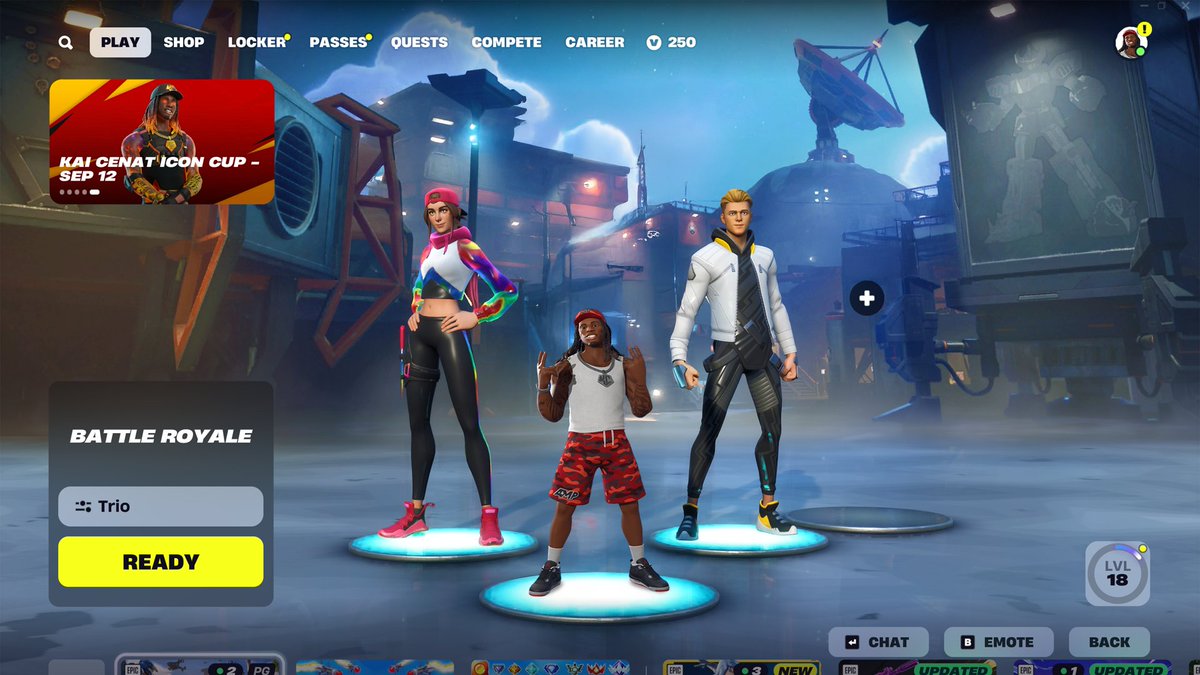
Task: Open the Chat button
Action: click(x=878, y=642)
